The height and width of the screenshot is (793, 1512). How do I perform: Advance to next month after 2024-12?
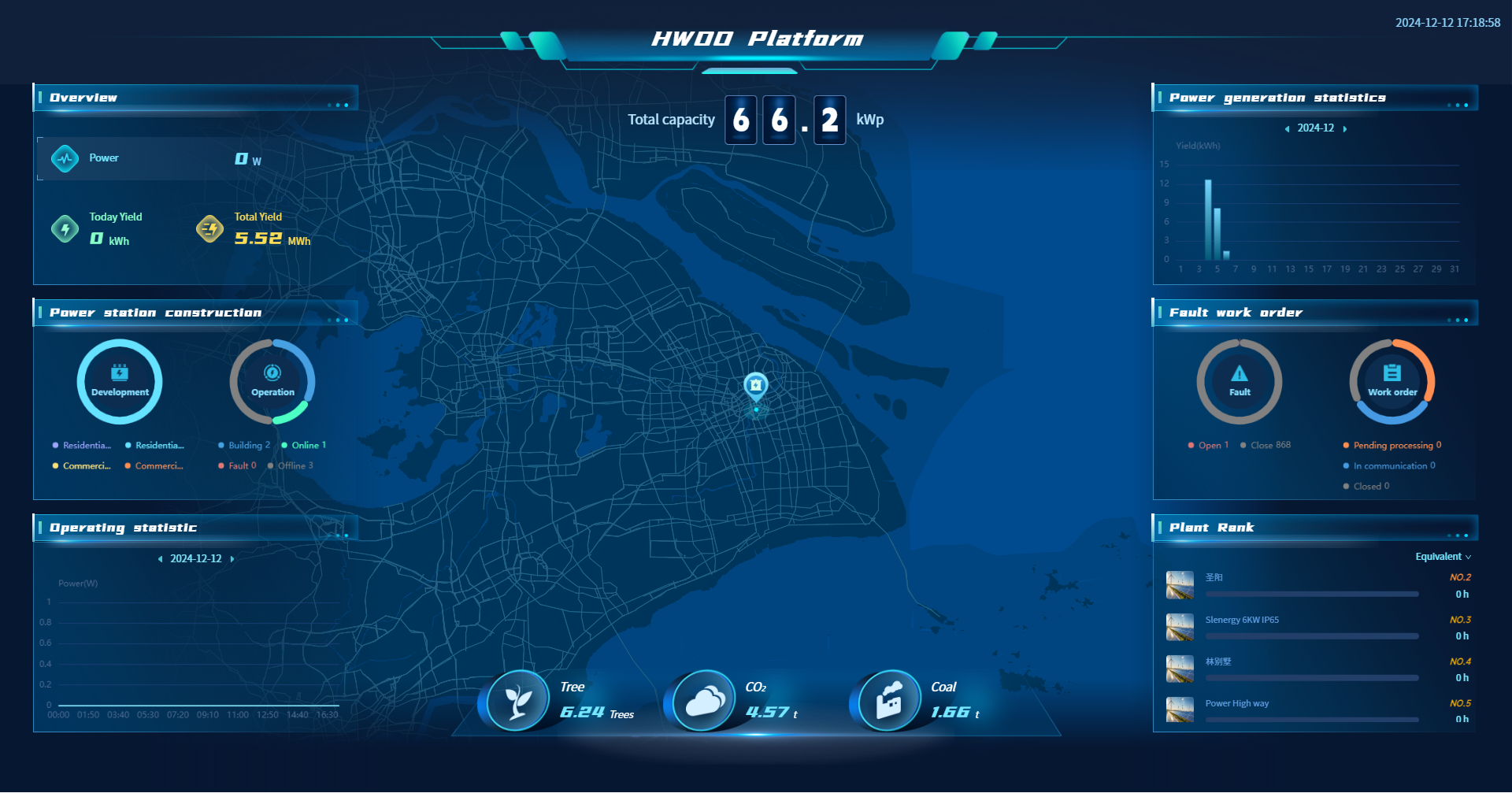(x=1345, y=128)
